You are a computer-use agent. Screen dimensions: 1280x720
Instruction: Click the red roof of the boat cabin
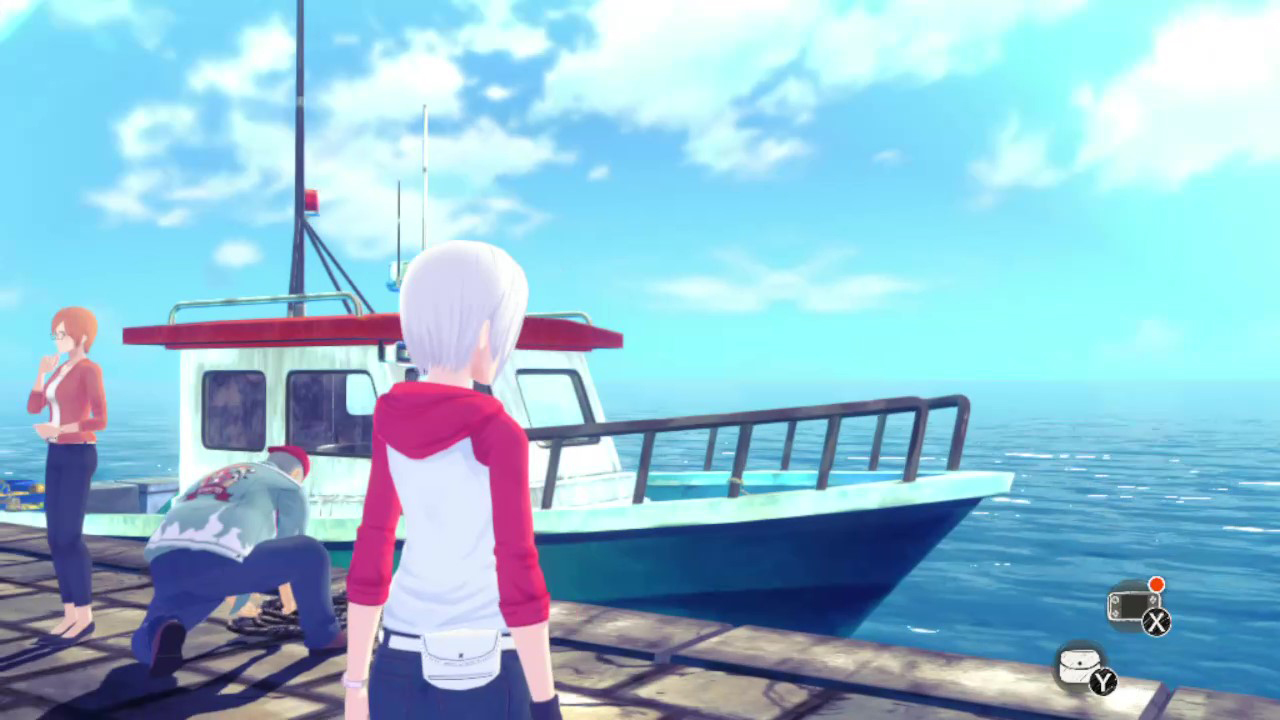250,330
